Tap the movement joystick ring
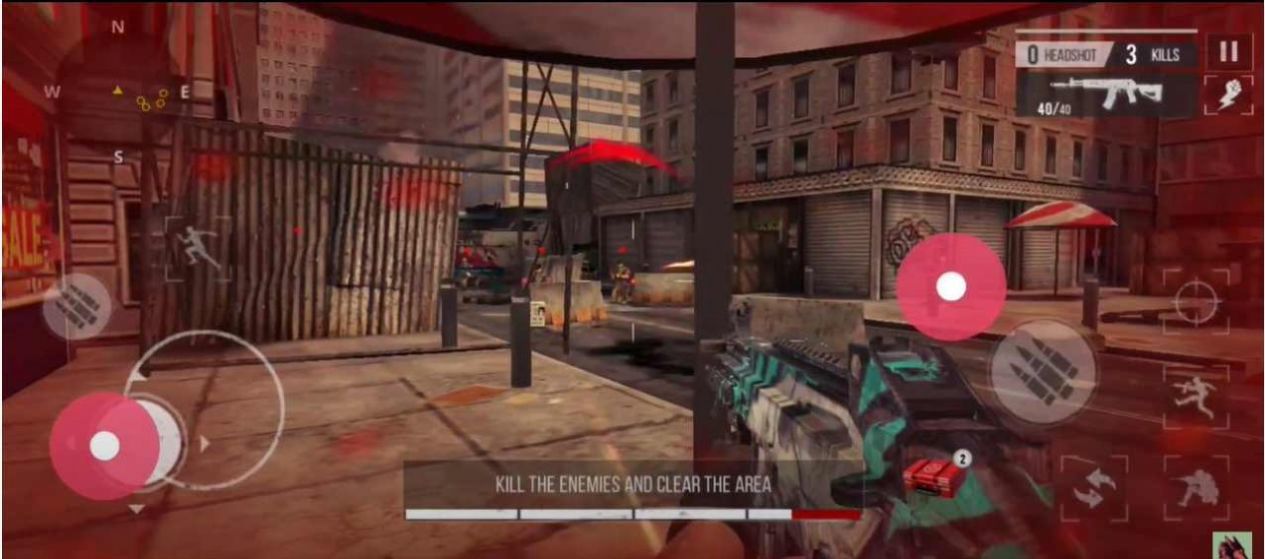Screen dimensions: 1265x559 [205, 409]
